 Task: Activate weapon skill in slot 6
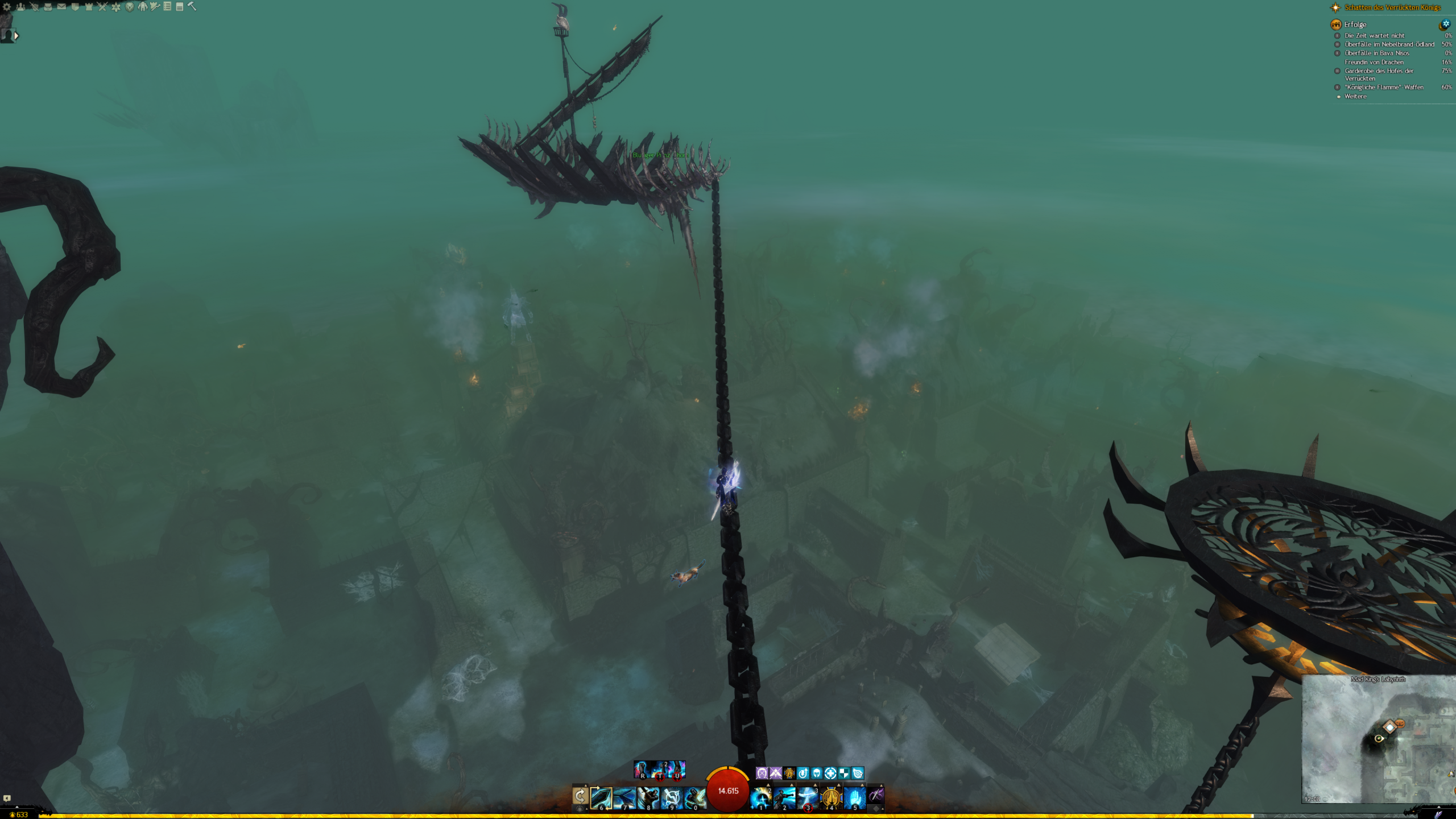click(601, 797)
